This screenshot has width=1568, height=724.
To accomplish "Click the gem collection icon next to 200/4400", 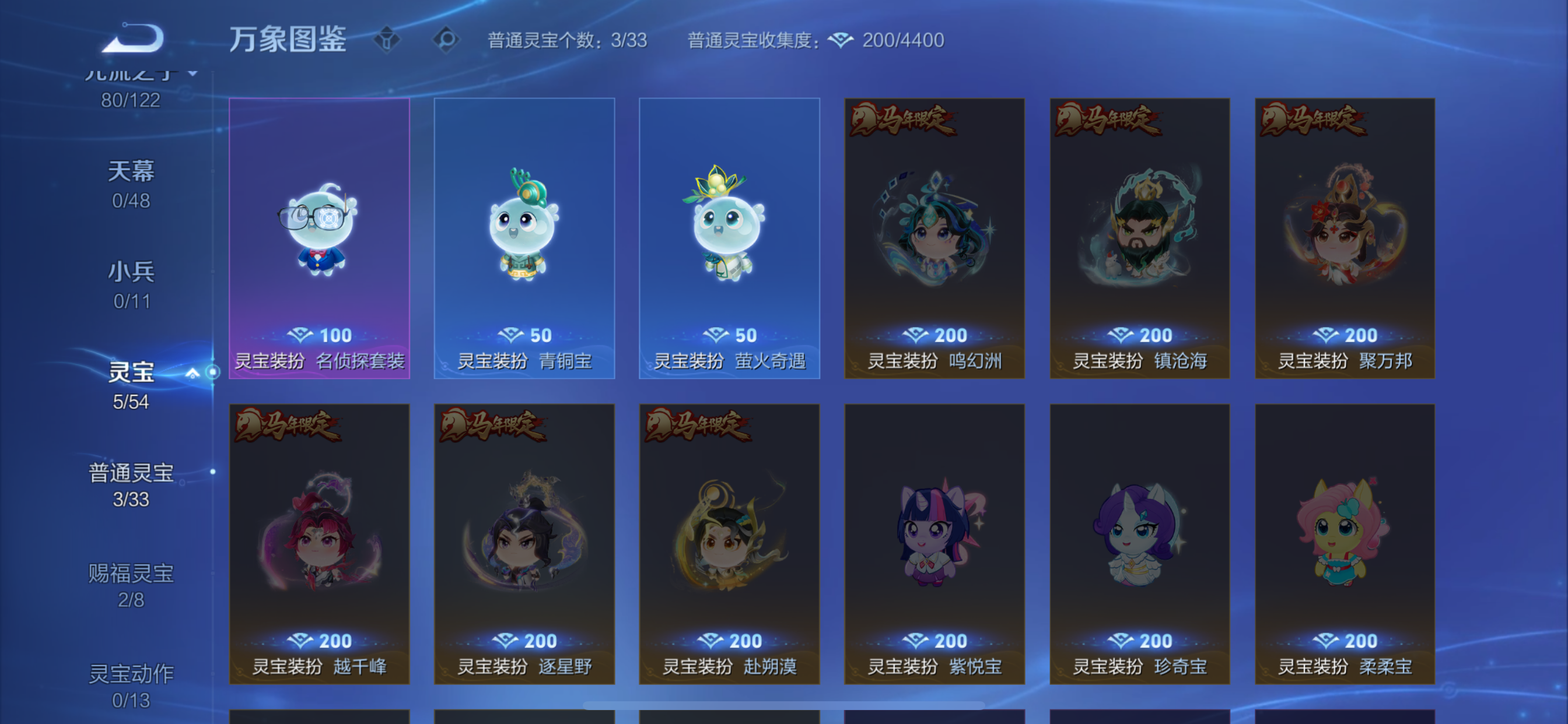I will (x=840, y=40).
